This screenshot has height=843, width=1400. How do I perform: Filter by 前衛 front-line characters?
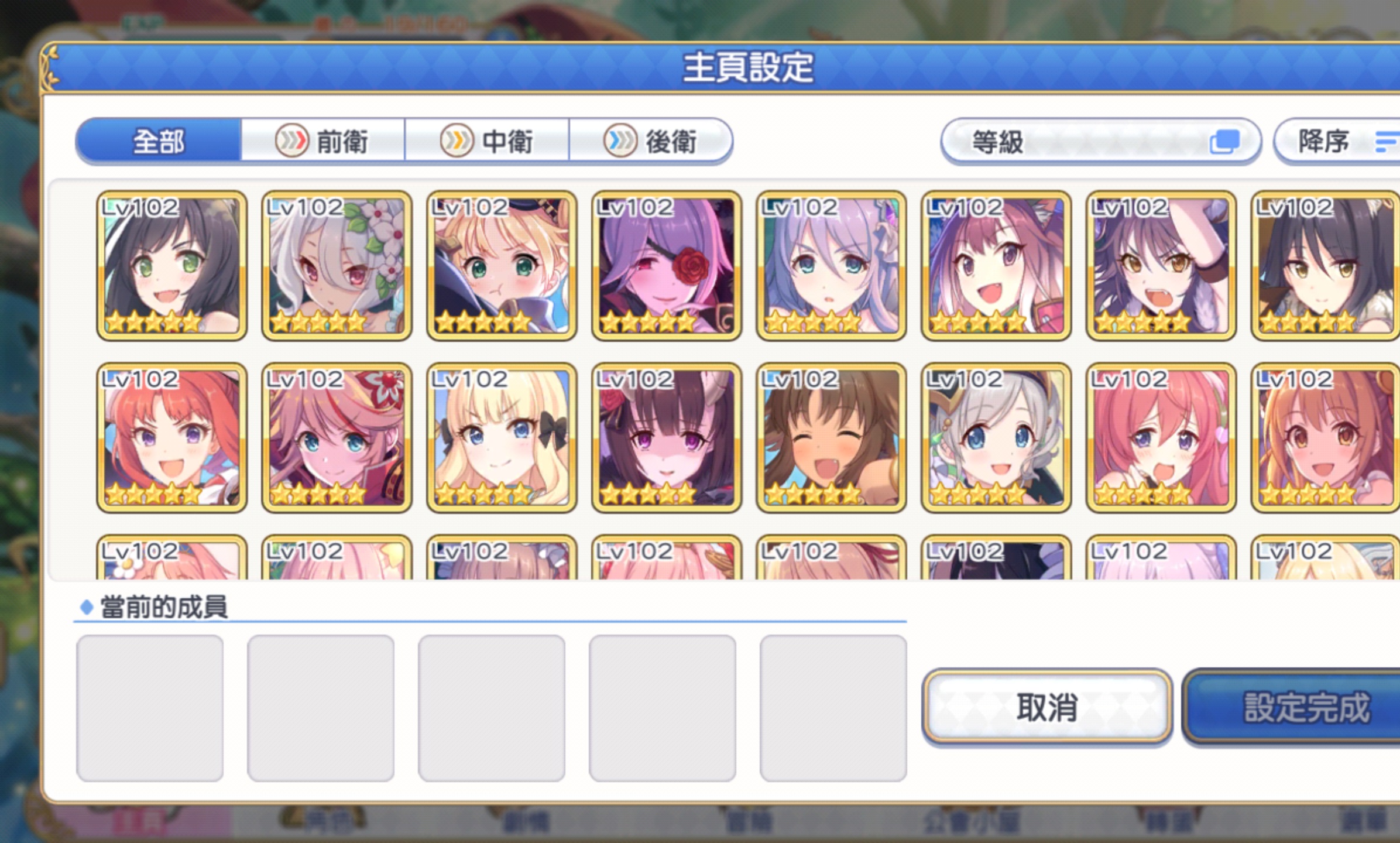click(322, 142)
